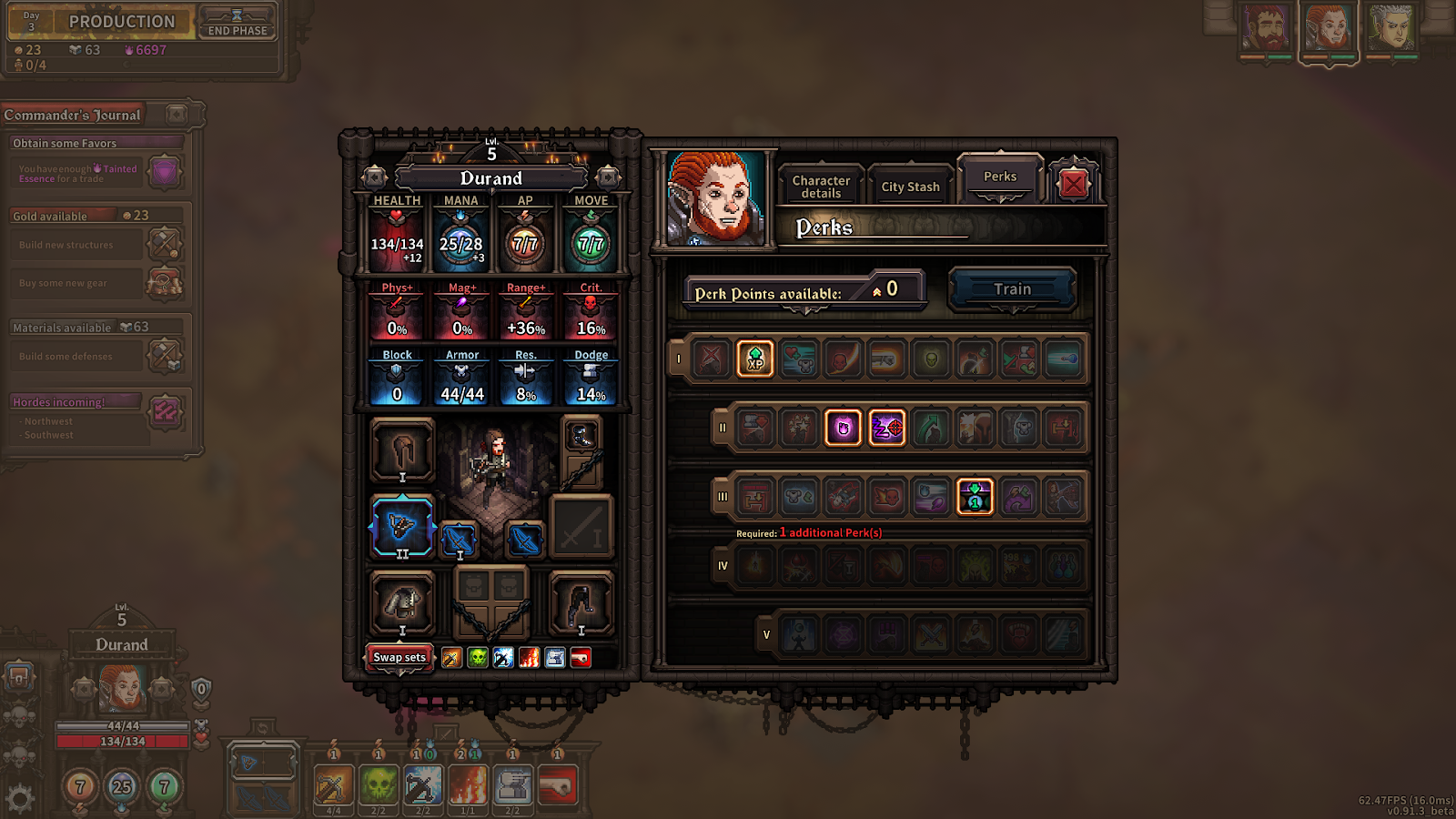This screenshot has width=1456, height=819.
Task: Open the settings gear menu
Action: 20,798
